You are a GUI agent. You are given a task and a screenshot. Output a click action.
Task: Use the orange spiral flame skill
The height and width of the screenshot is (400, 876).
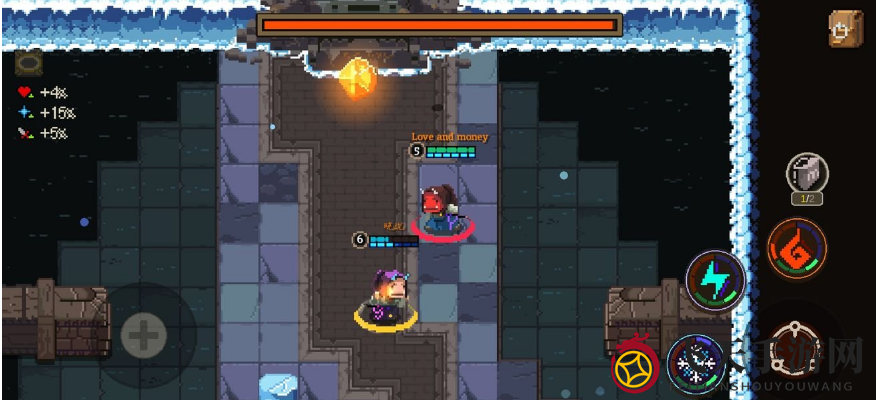797,247
